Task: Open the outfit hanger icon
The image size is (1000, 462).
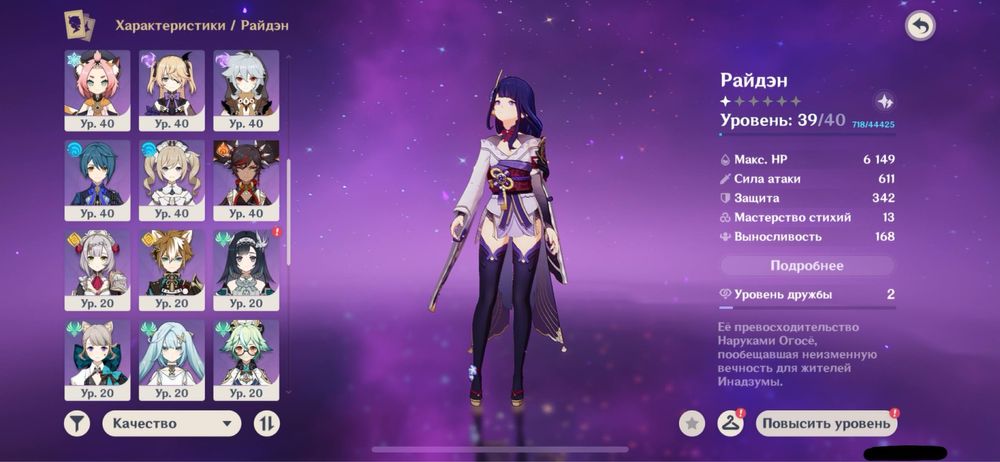Action: [731, 423]
